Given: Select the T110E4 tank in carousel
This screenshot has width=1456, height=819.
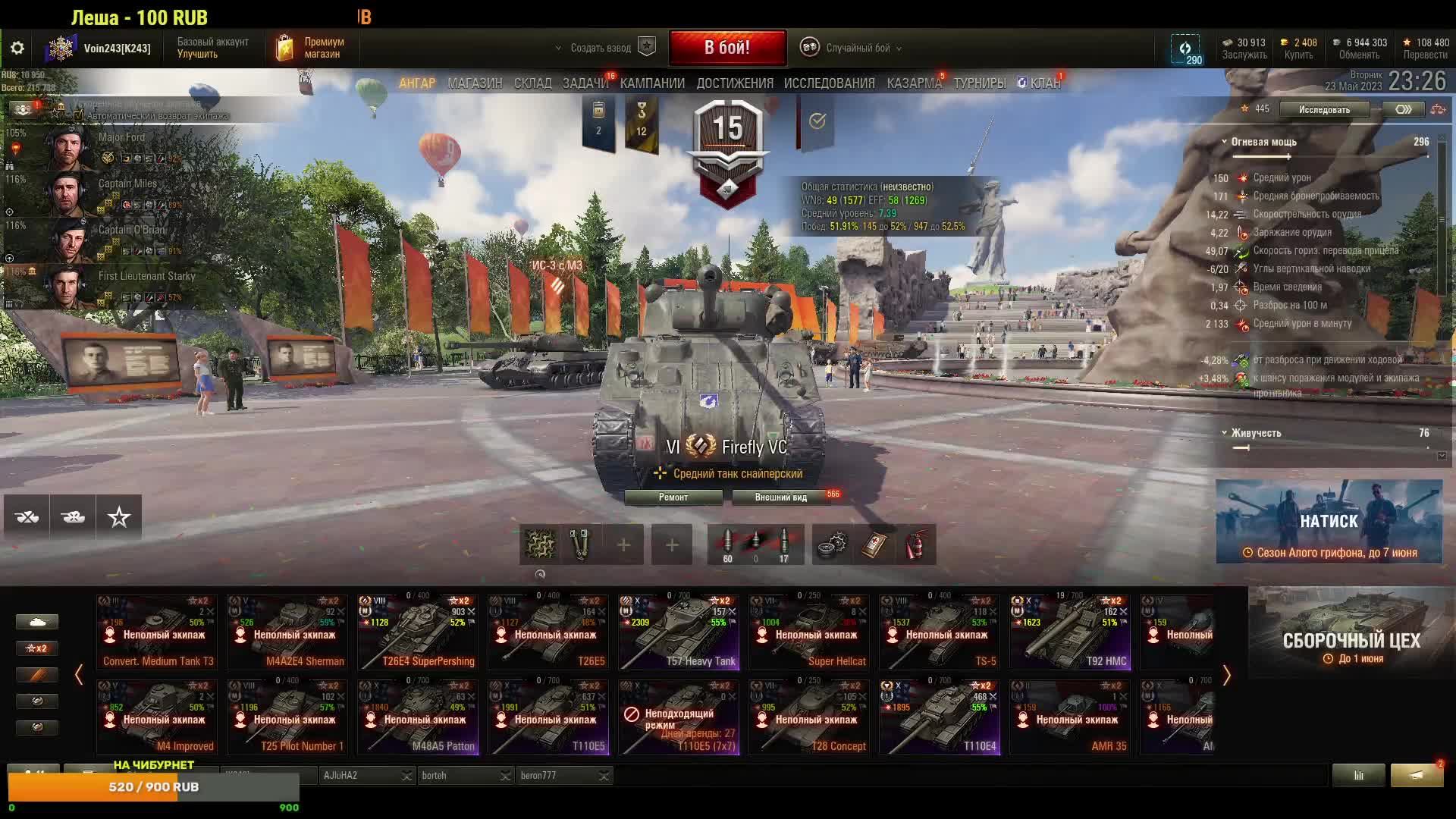Looking at the screenshot, I should (939, 717).
